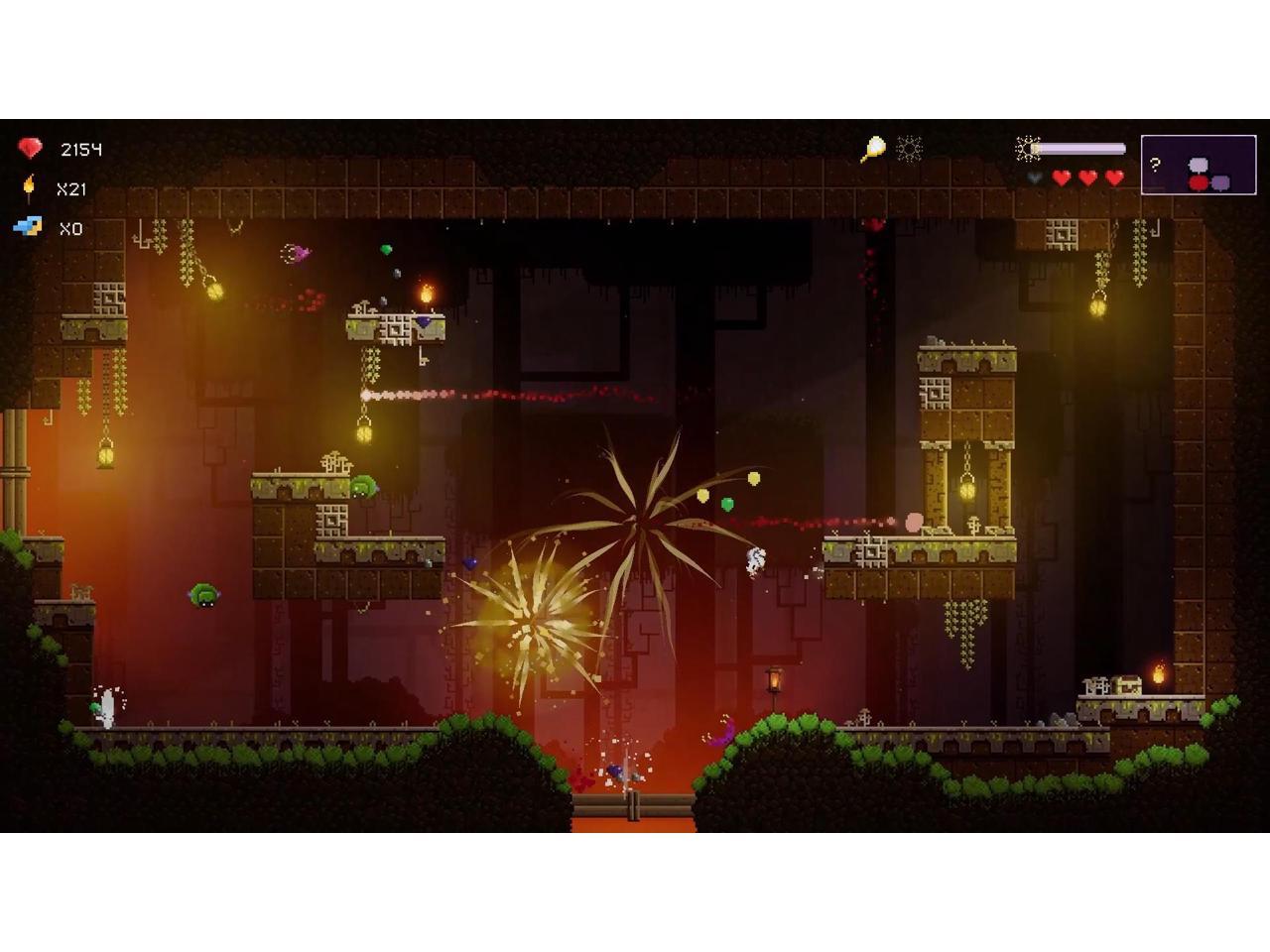Click the red room marker on the minimap

(x=1199, y=182)
